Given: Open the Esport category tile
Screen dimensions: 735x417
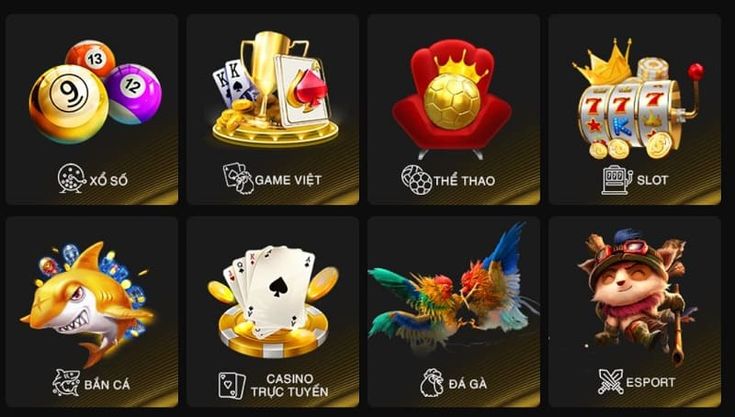Looking at the screenshot, I should tap(635, 310).
